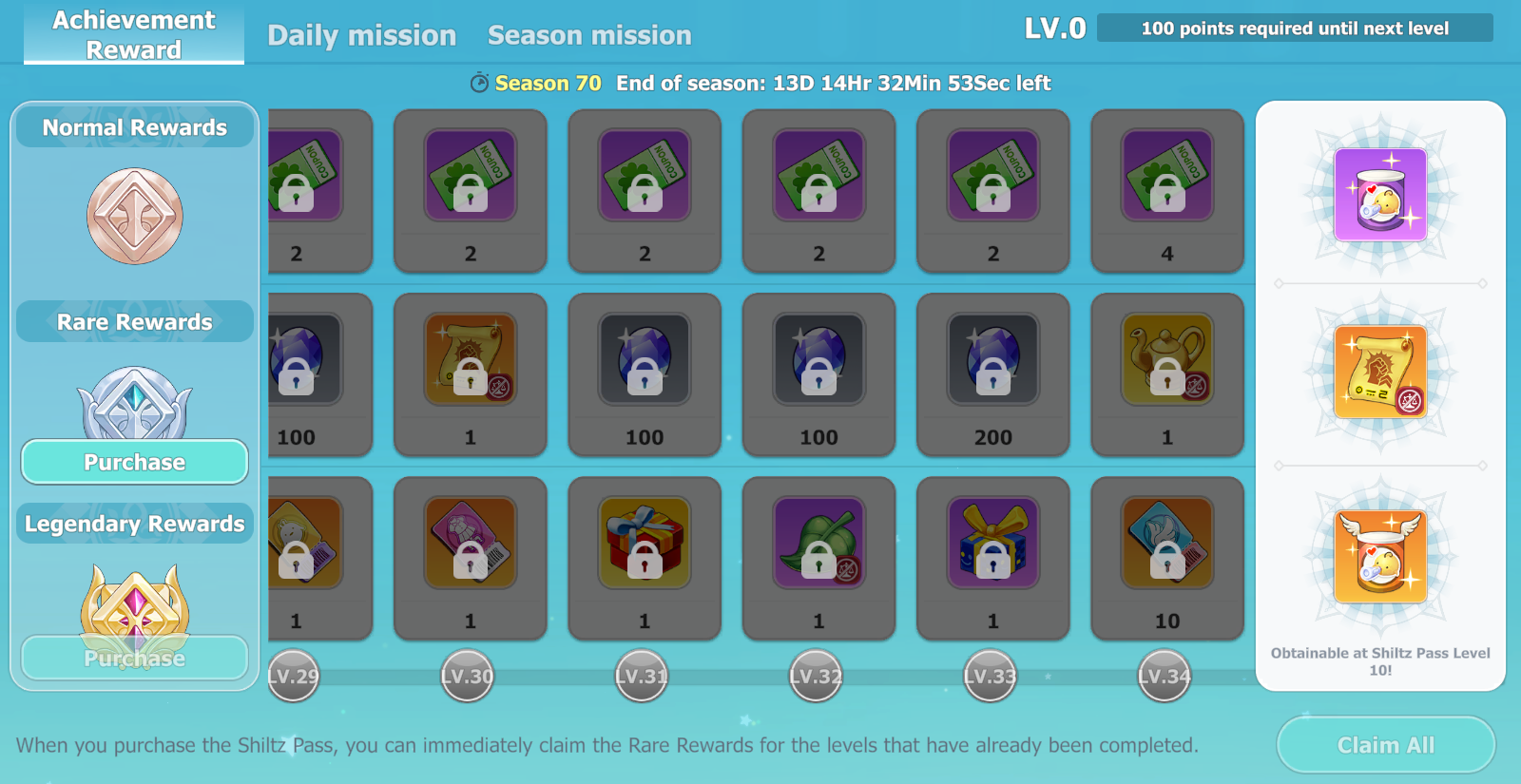Claim All rewards
The image size is (1521, 784).
tap(1385, 745)
